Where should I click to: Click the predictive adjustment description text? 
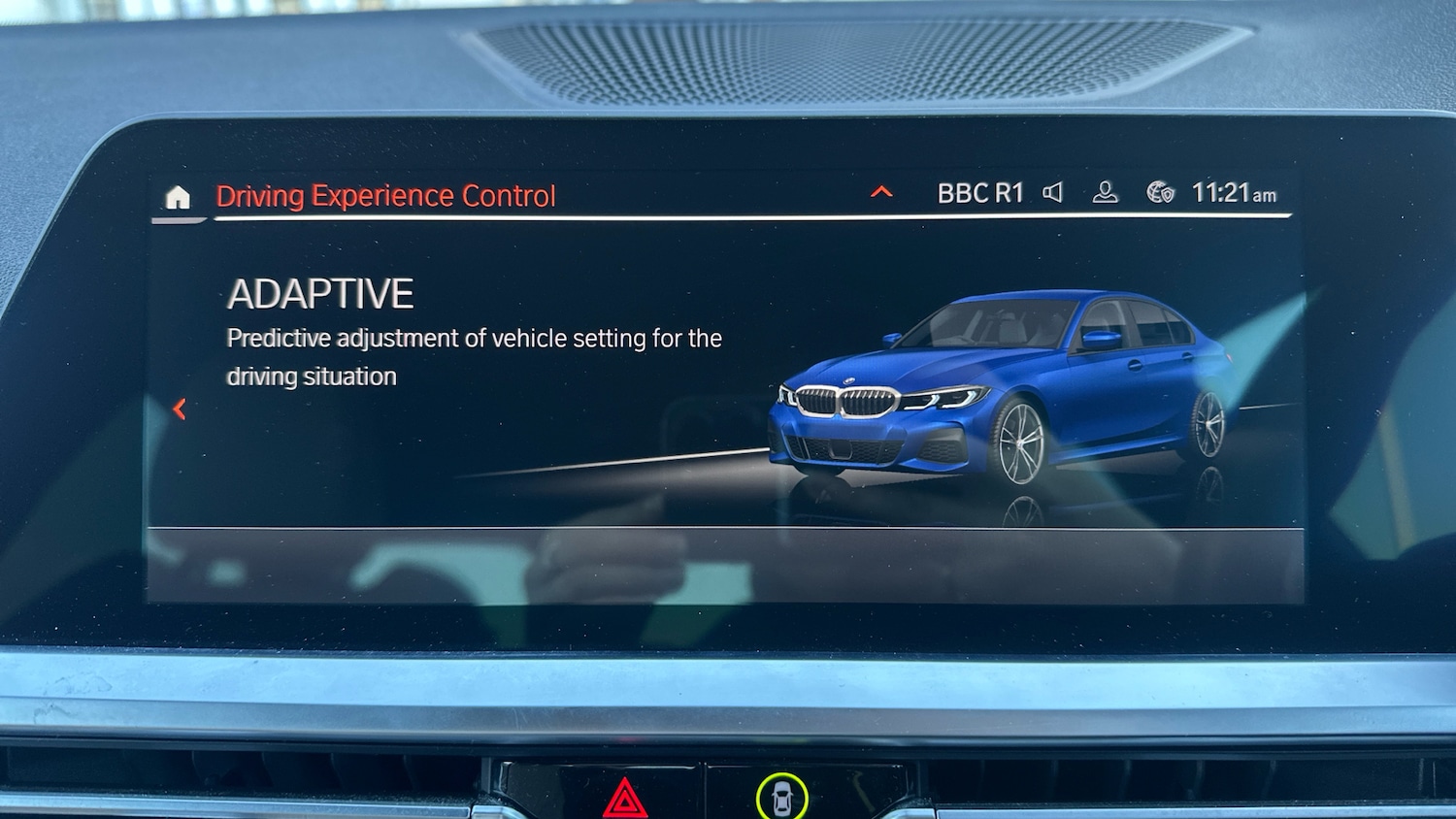tap(474, 356)
